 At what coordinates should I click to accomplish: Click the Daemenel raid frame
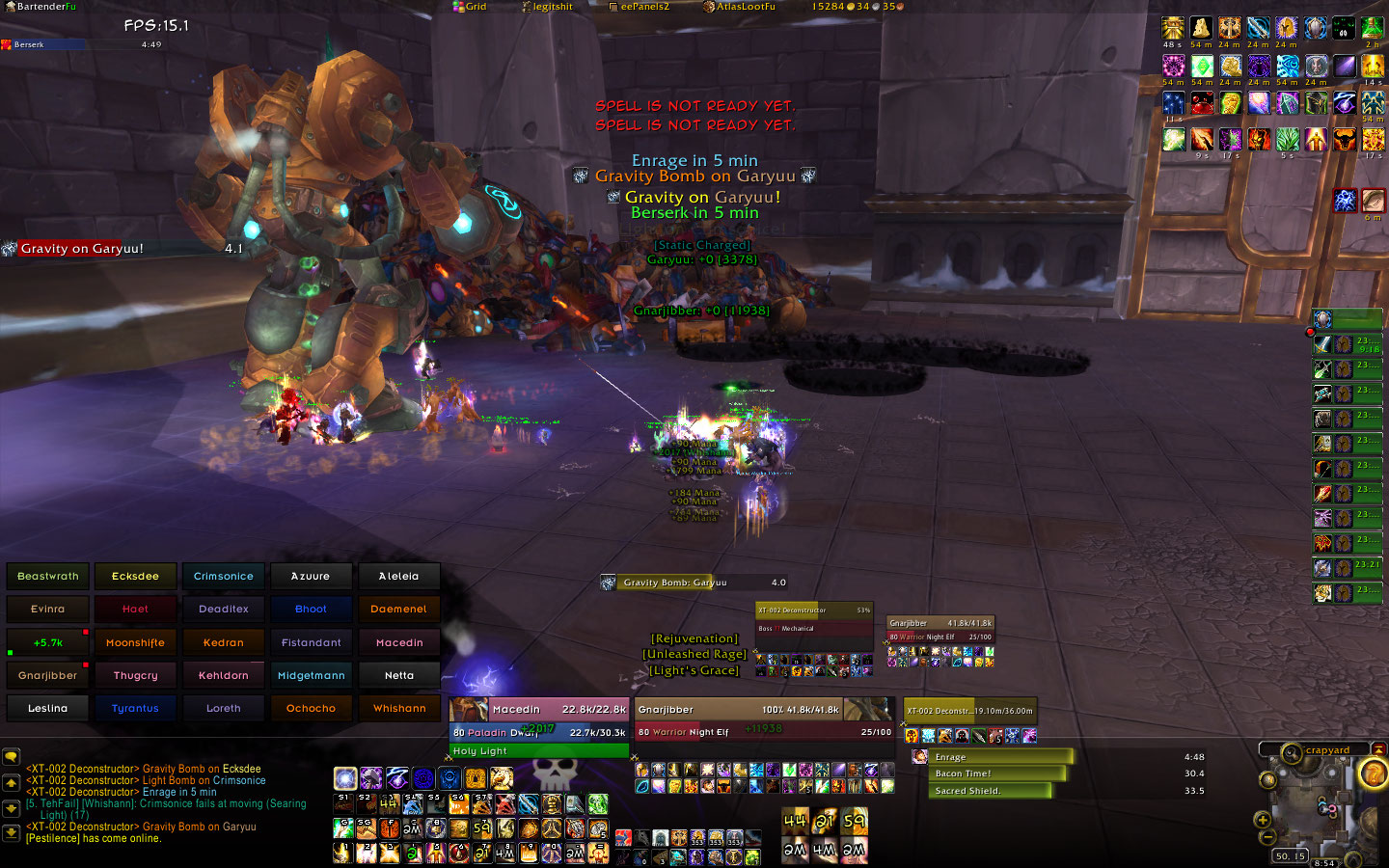(399, 610)
